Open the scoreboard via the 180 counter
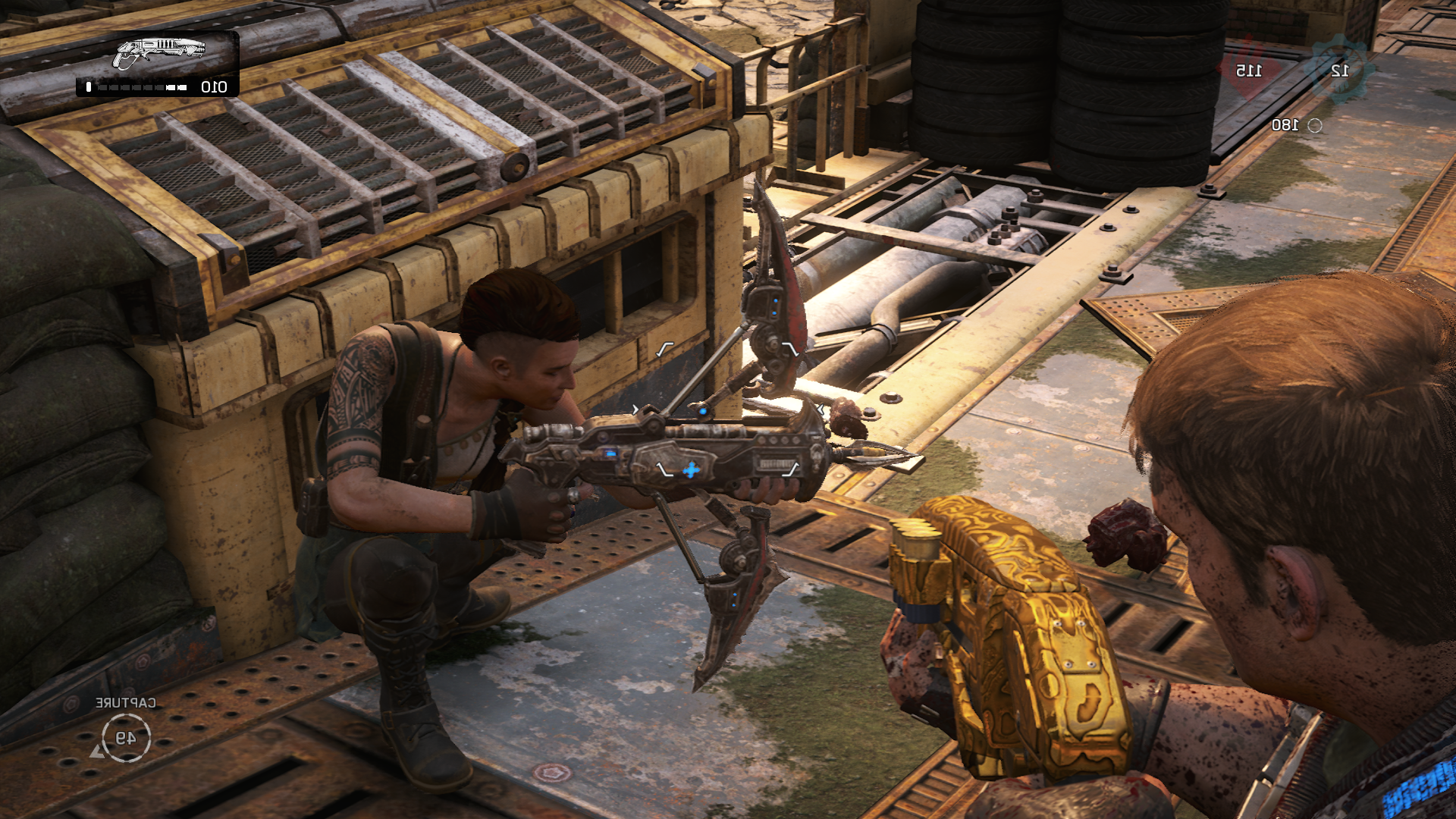Screen dimensions: 1456x819 [1287, 124]
